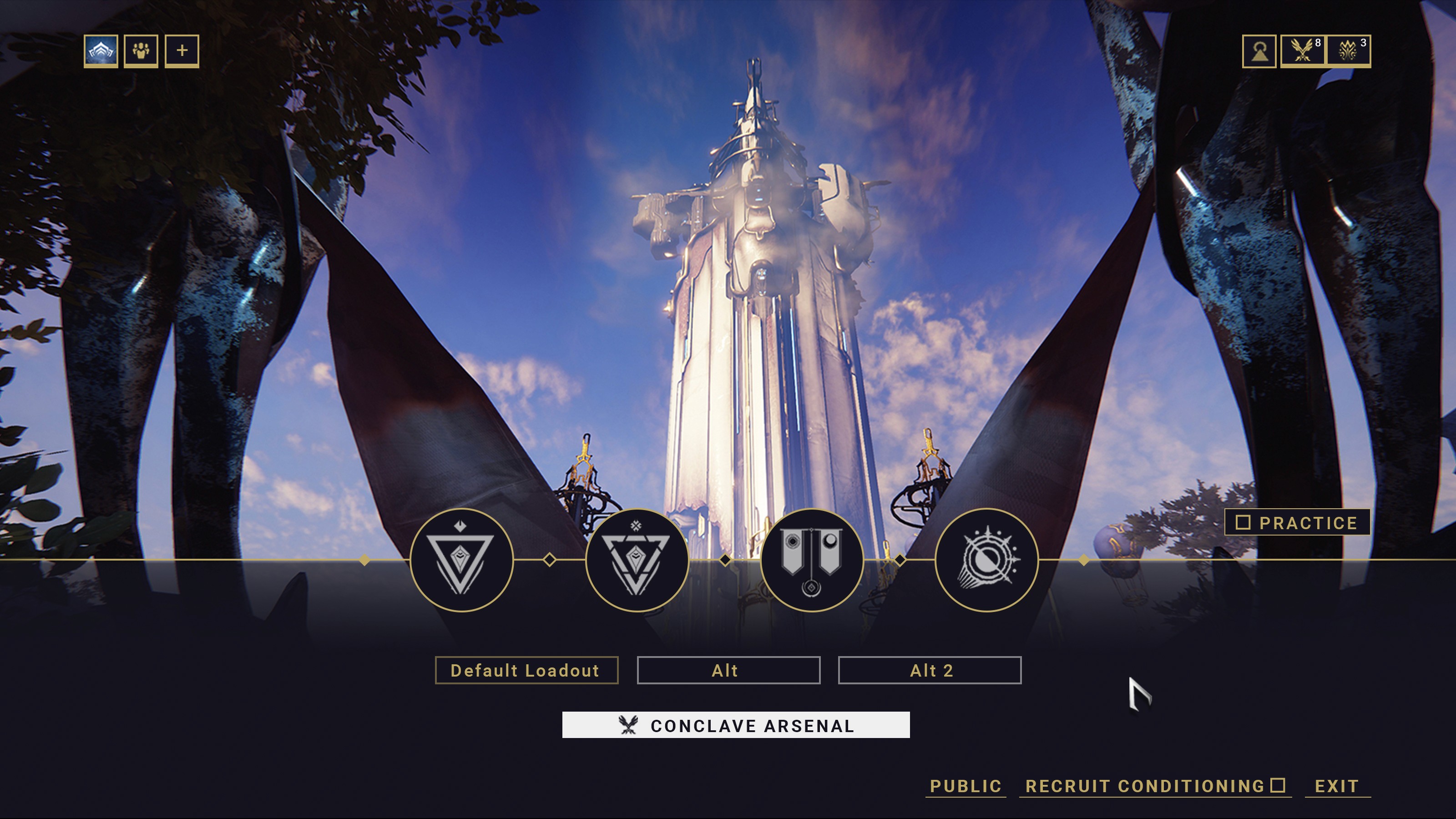Image resolution: width=1456 pixels, height=819 pixels.
Task: Open the Conclave Arsenal
Action: click(x=735, y=725)
